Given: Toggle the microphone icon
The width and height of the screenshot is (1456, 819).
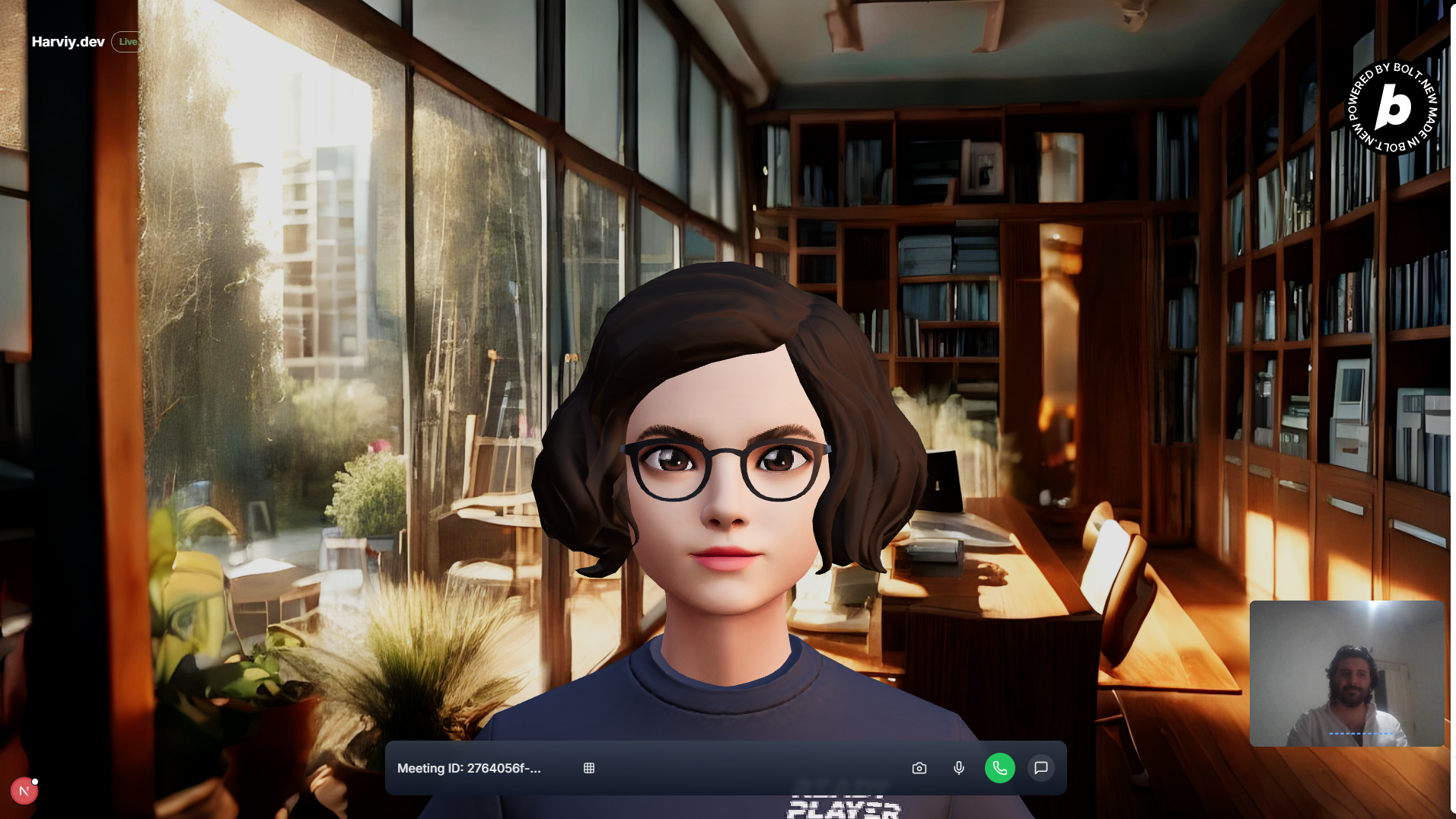Looking at the screenshot, I should point(959,768).
